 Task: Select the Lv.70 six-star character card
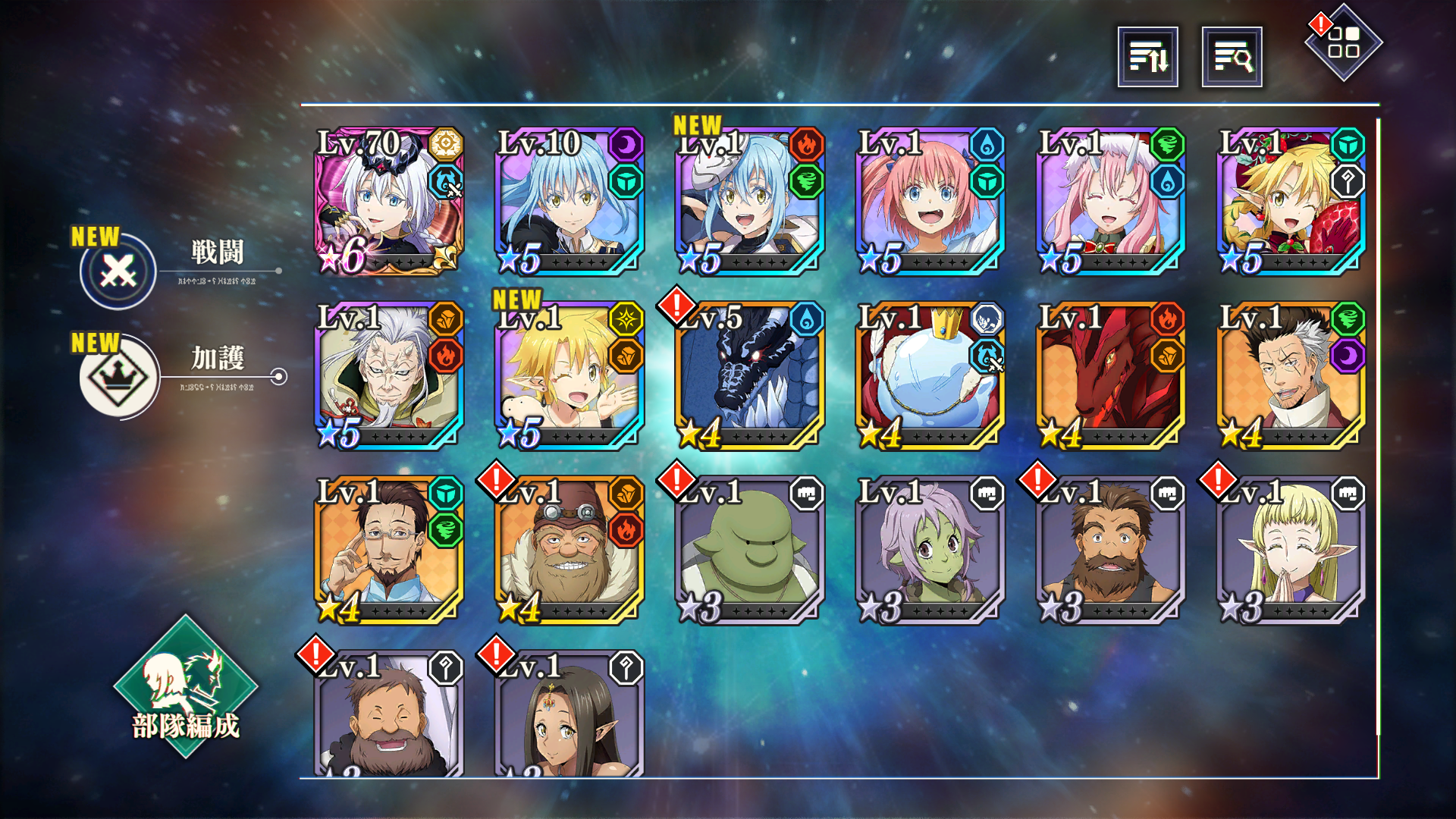388,202
